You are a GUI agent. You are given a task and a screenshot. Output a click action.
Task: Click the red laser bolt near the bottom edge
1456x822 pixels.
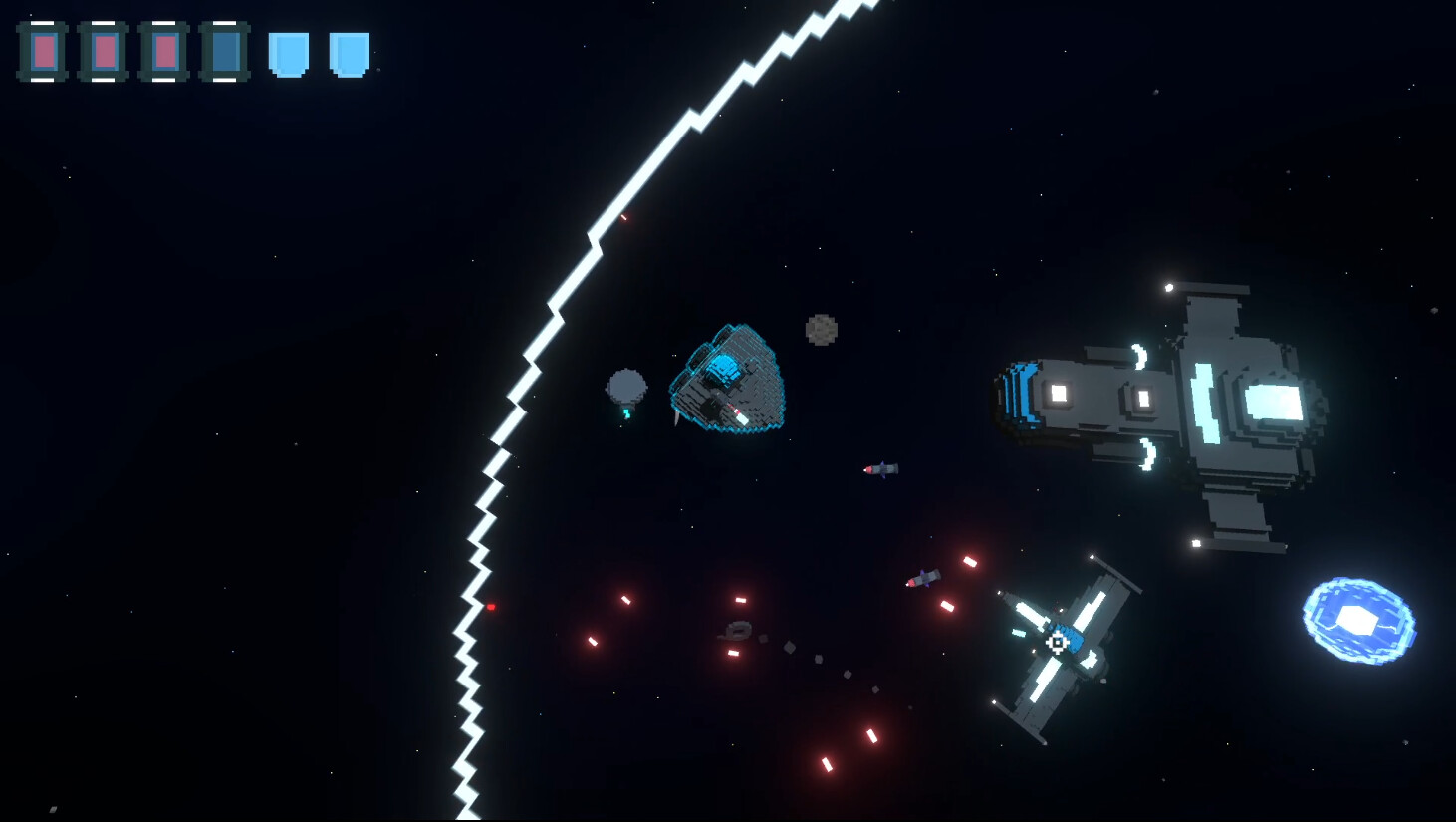[x=827, y=762]
